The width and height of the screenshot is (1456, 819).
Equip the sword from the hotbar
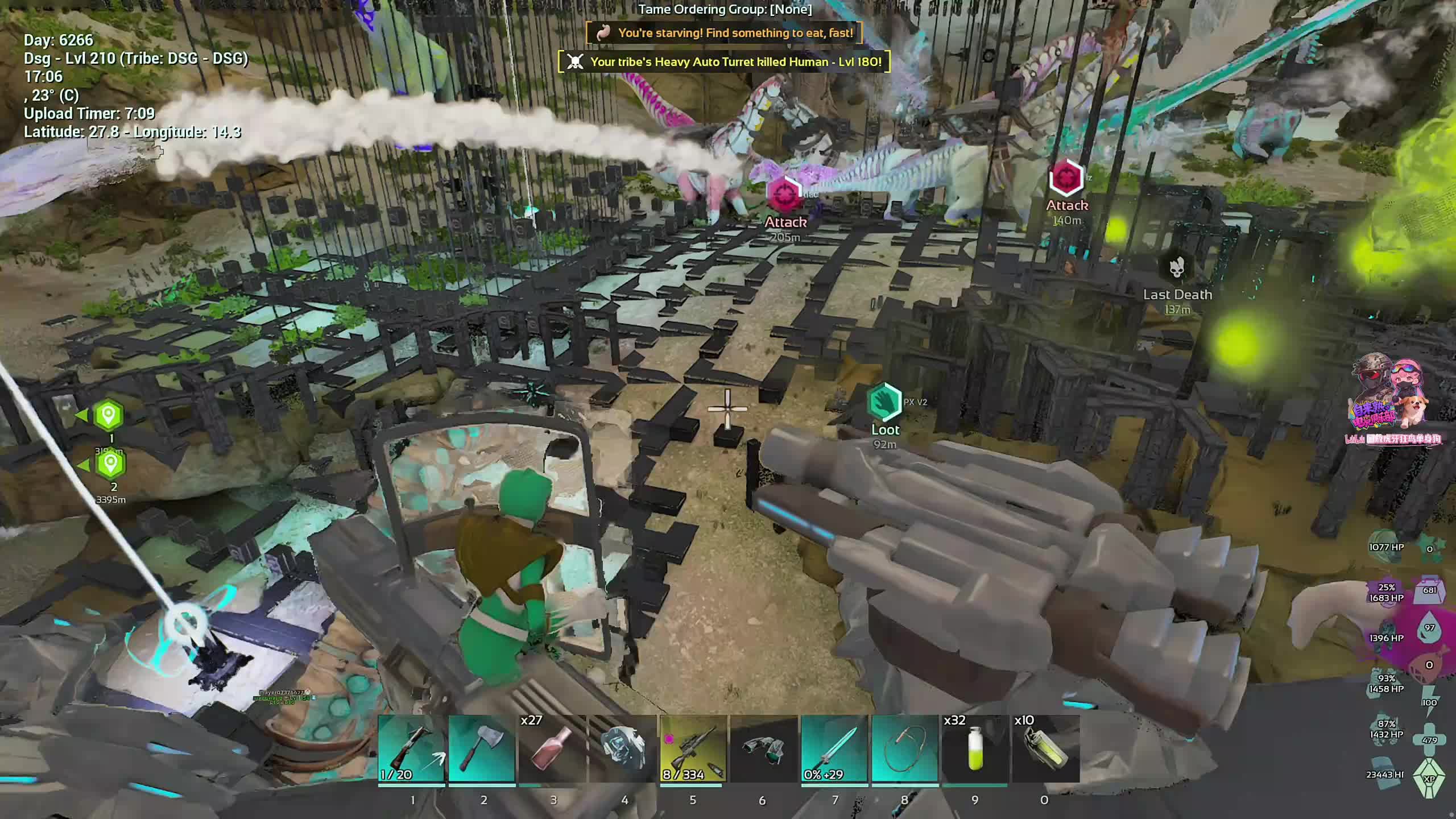(x=834, y=748)
